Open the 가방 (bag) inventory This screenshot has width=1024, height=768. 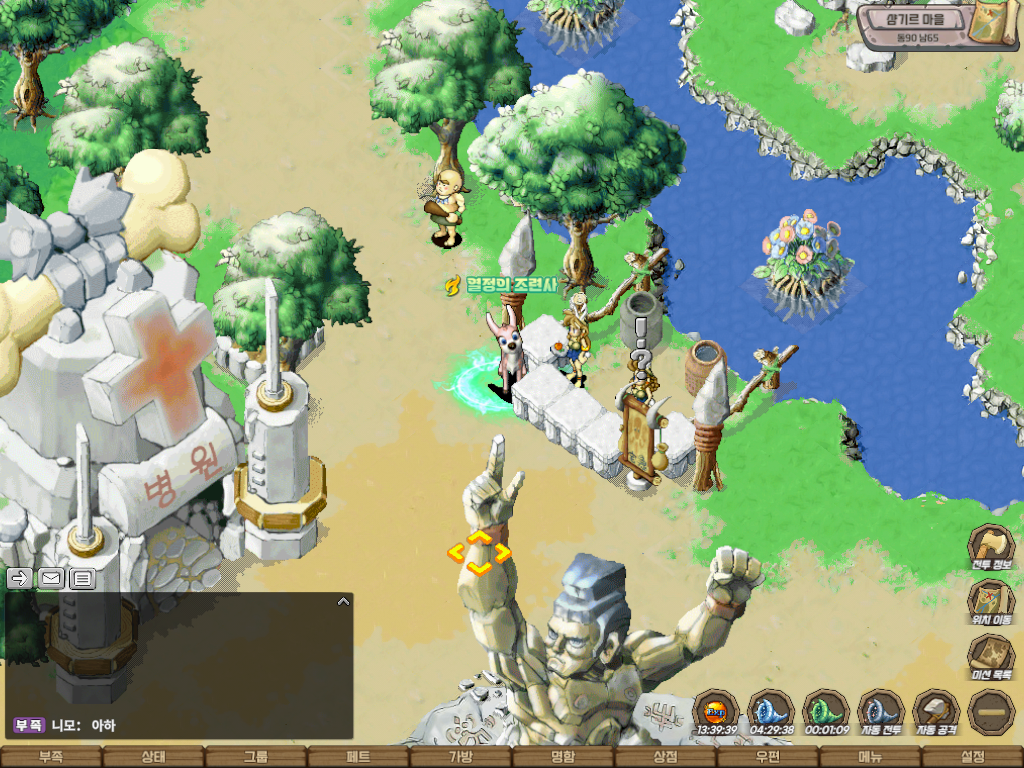click(460, 757)
